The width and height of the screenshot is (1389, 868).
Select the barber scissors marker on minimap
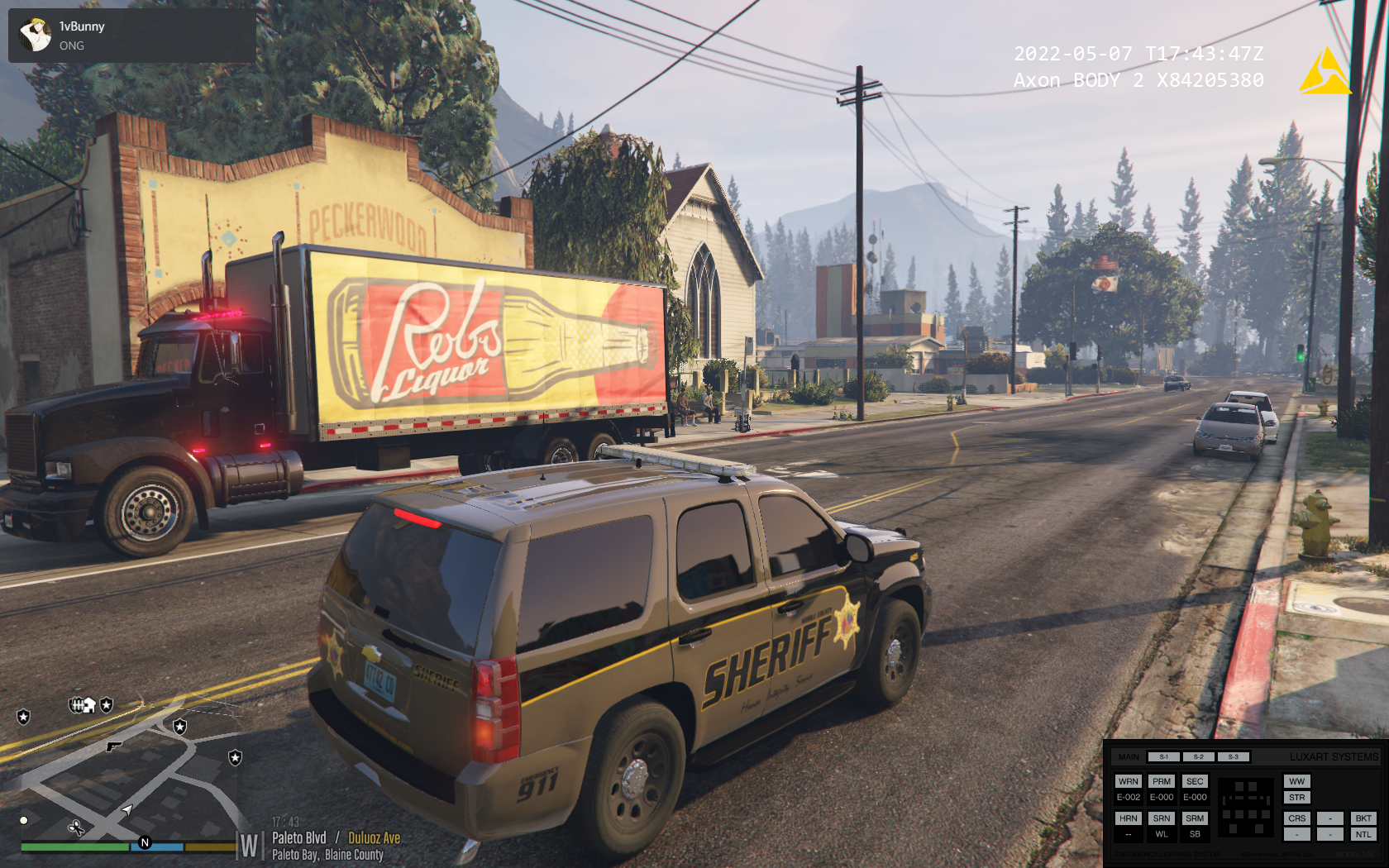[76, 827]
